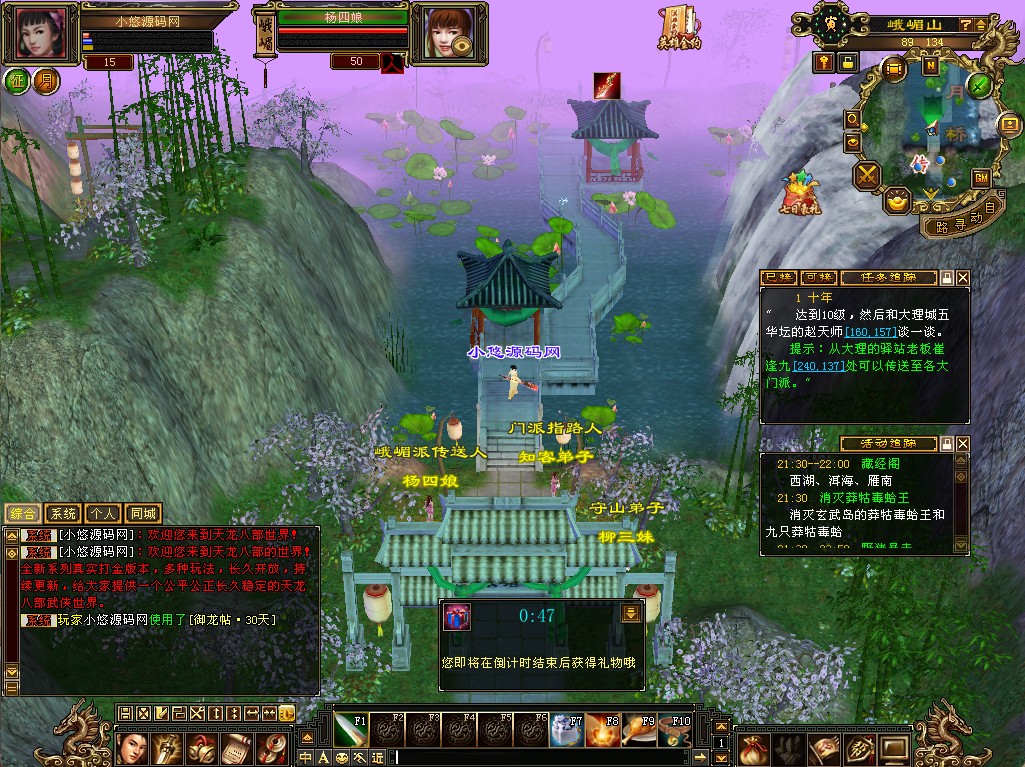Close the 活动追踪 activity tracker panel
Viewport: 1025px width, 767px height.
[x=963, y=443]
